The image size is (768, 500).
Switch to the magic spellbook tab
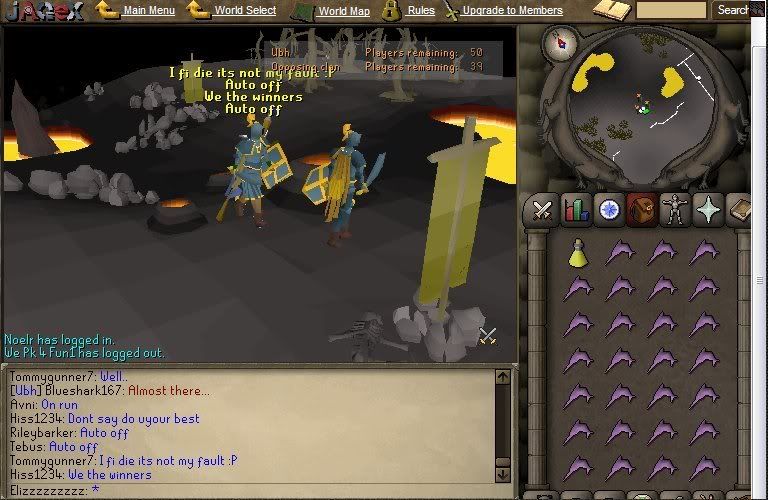tap(741, 211)
